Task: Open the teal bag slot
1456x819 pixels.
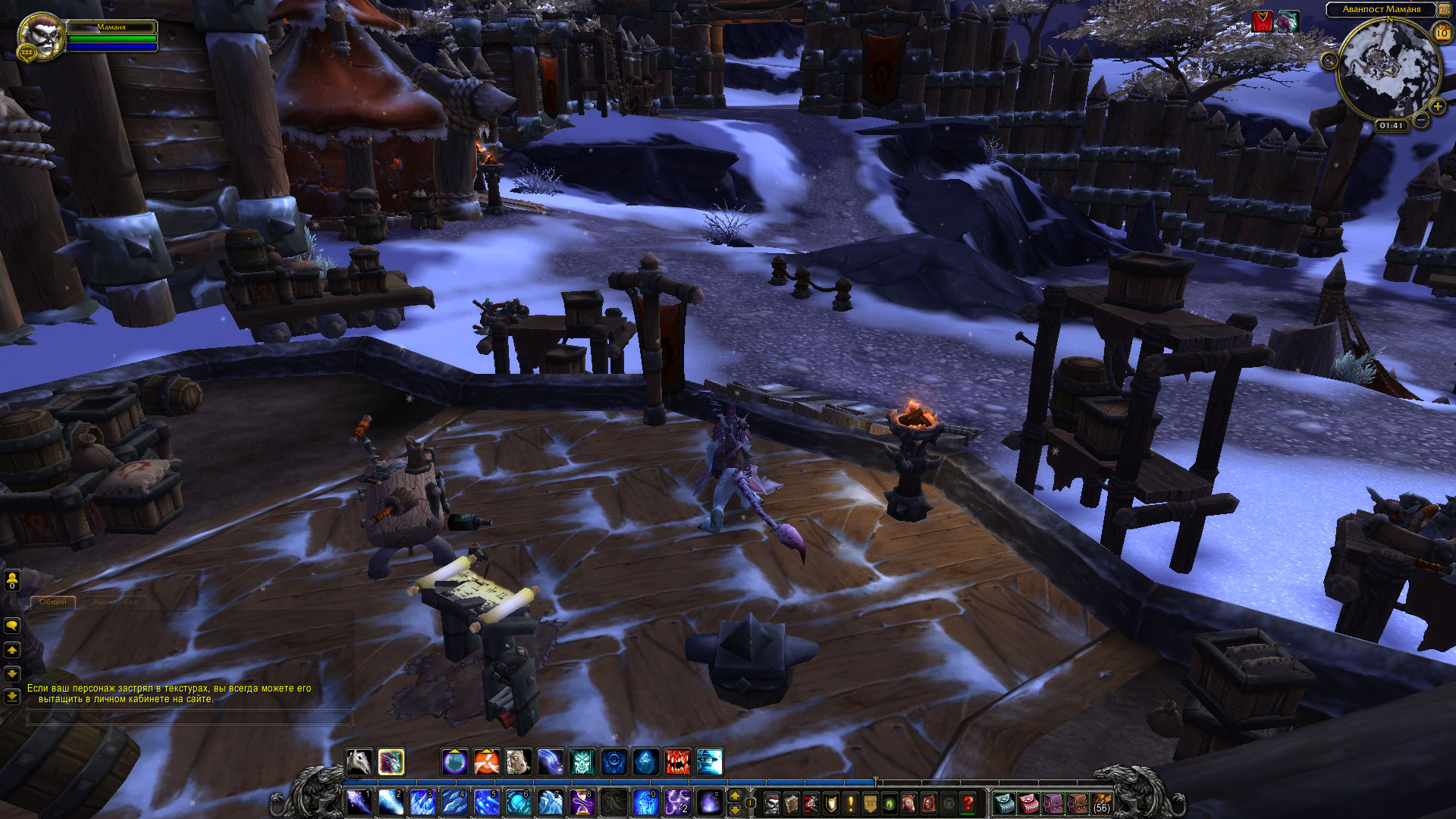Action: (1005, 803)
